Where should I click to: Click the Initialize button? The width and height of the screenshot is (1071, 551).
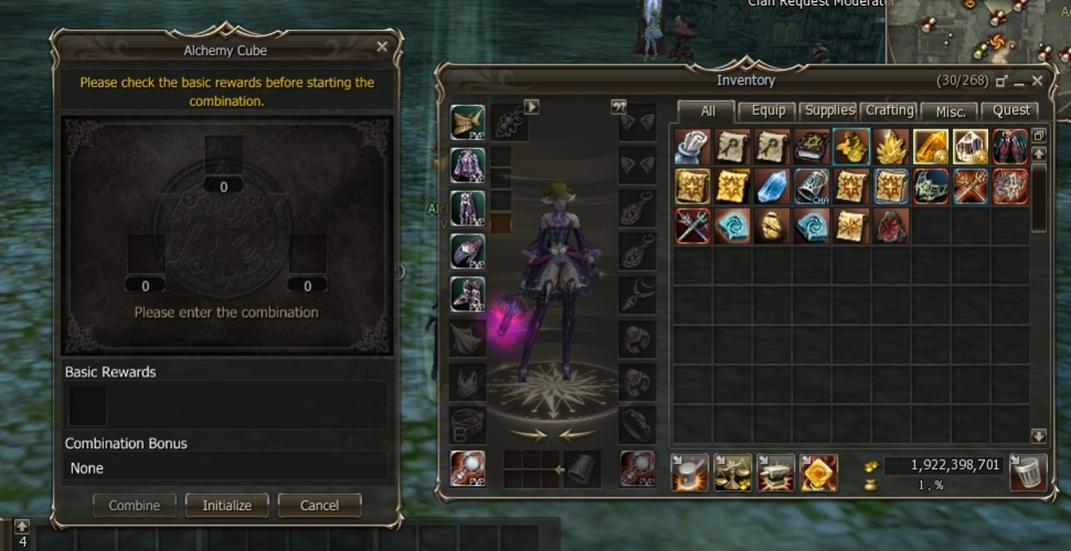pyautogui.click(x=227, y=505)
